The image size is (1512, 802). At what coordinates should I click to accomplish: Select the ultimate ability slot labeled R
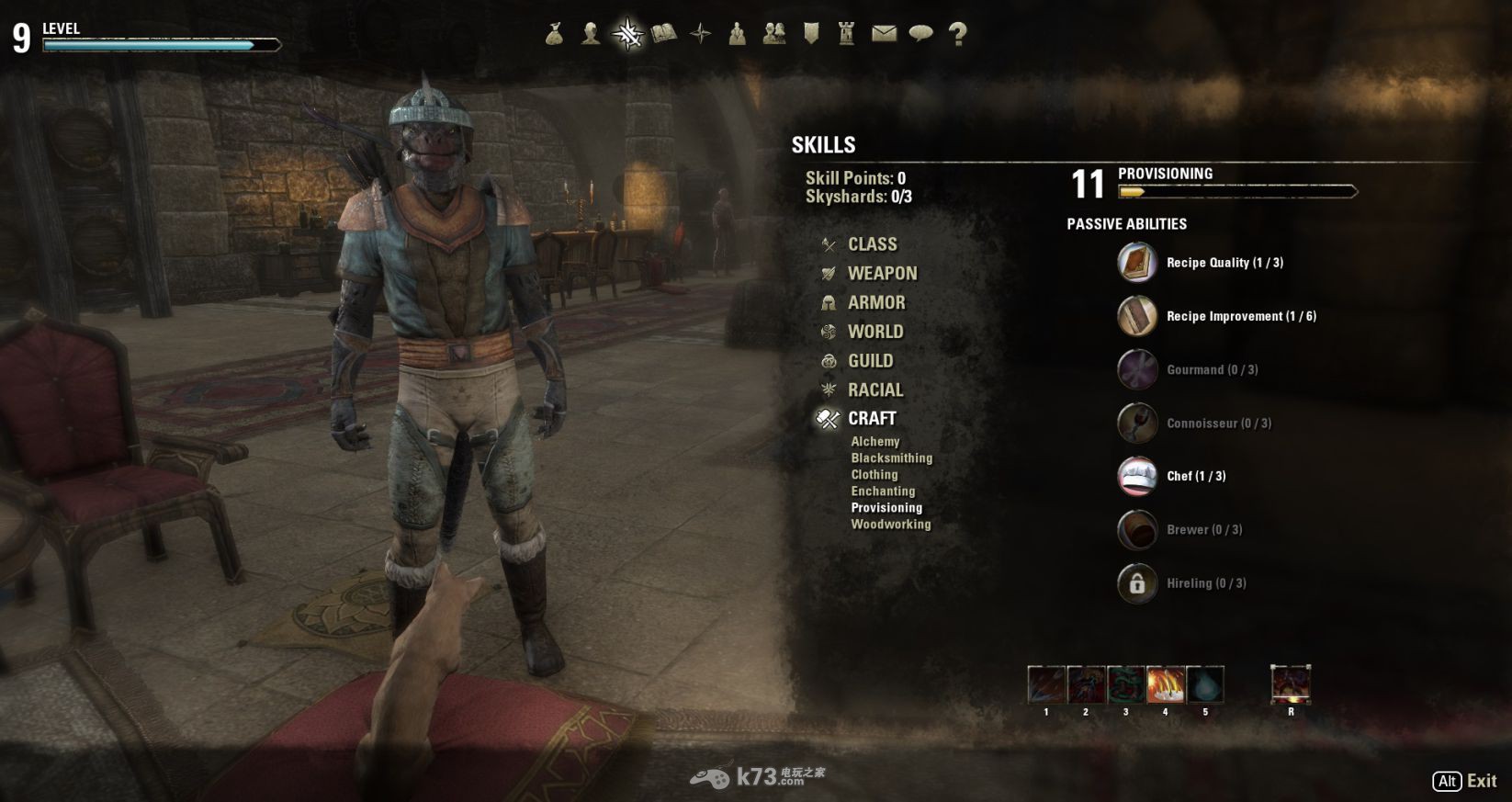(1291, 685)
